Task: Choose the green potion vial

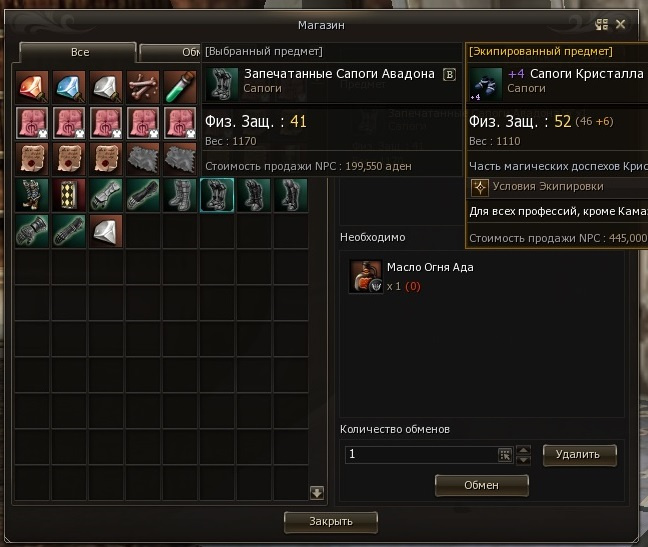Action: (x=180, y=87)
